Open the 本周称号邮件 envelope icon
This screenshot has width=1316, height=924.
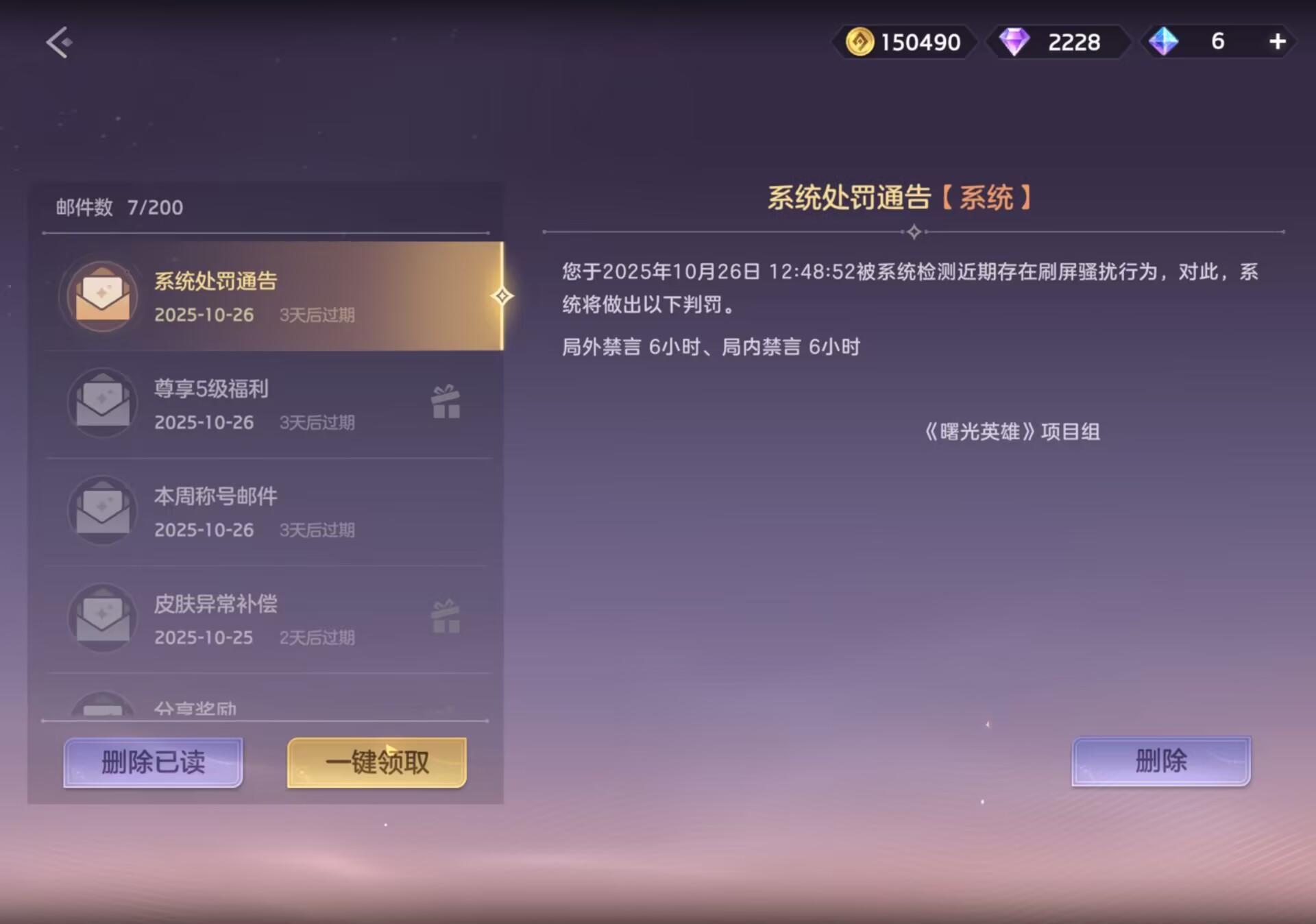click(101, 511)
